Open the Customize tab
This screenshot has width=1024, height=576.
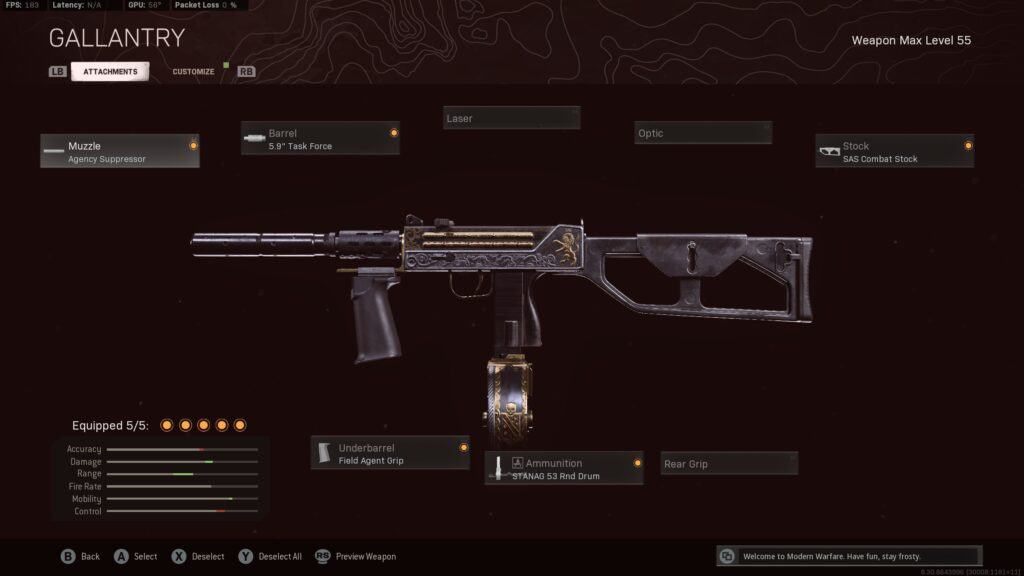pyautogui.click(x=193, y=72)
